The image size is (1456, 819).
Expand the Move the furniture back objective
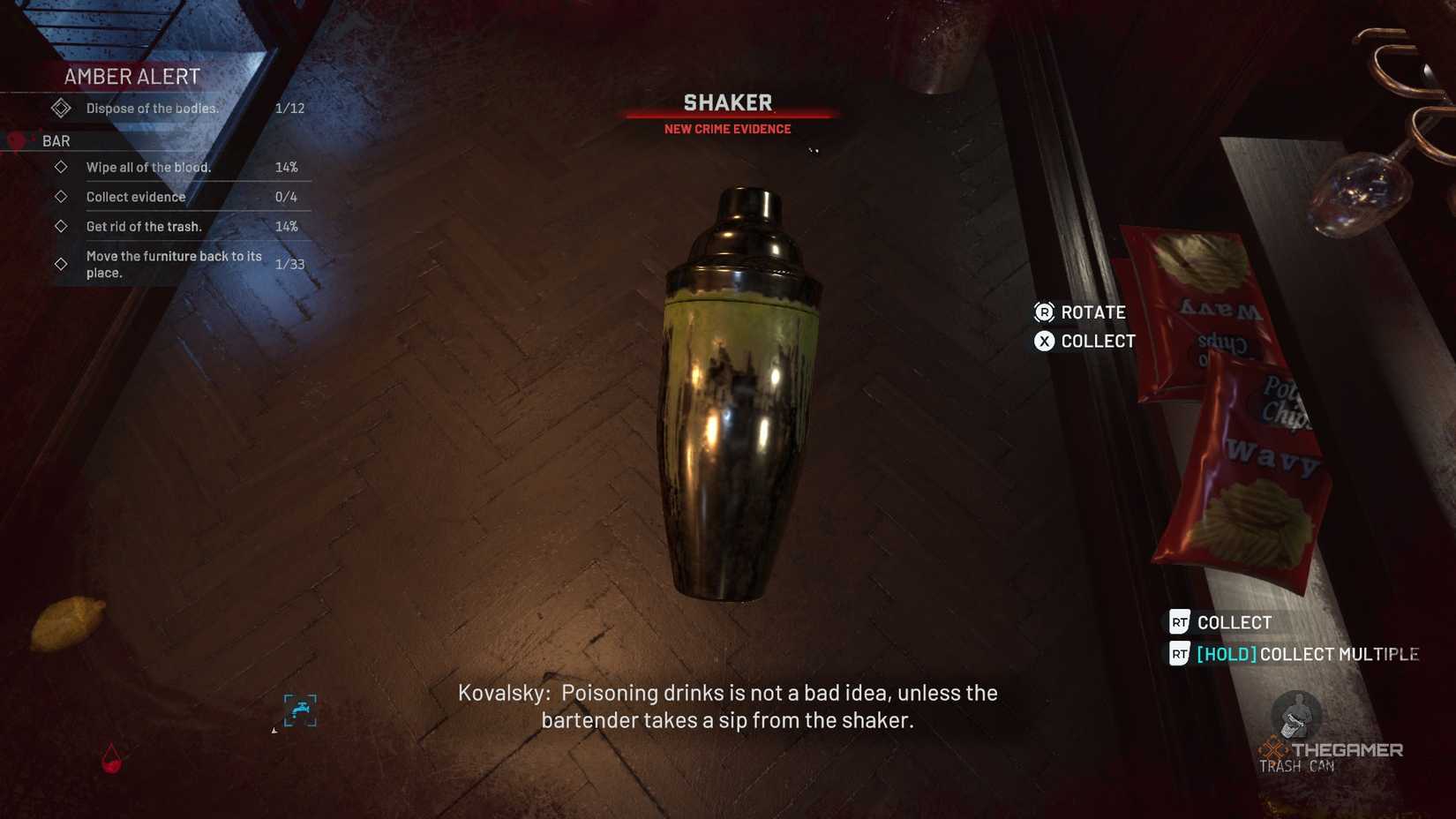(x=61, y=262)
